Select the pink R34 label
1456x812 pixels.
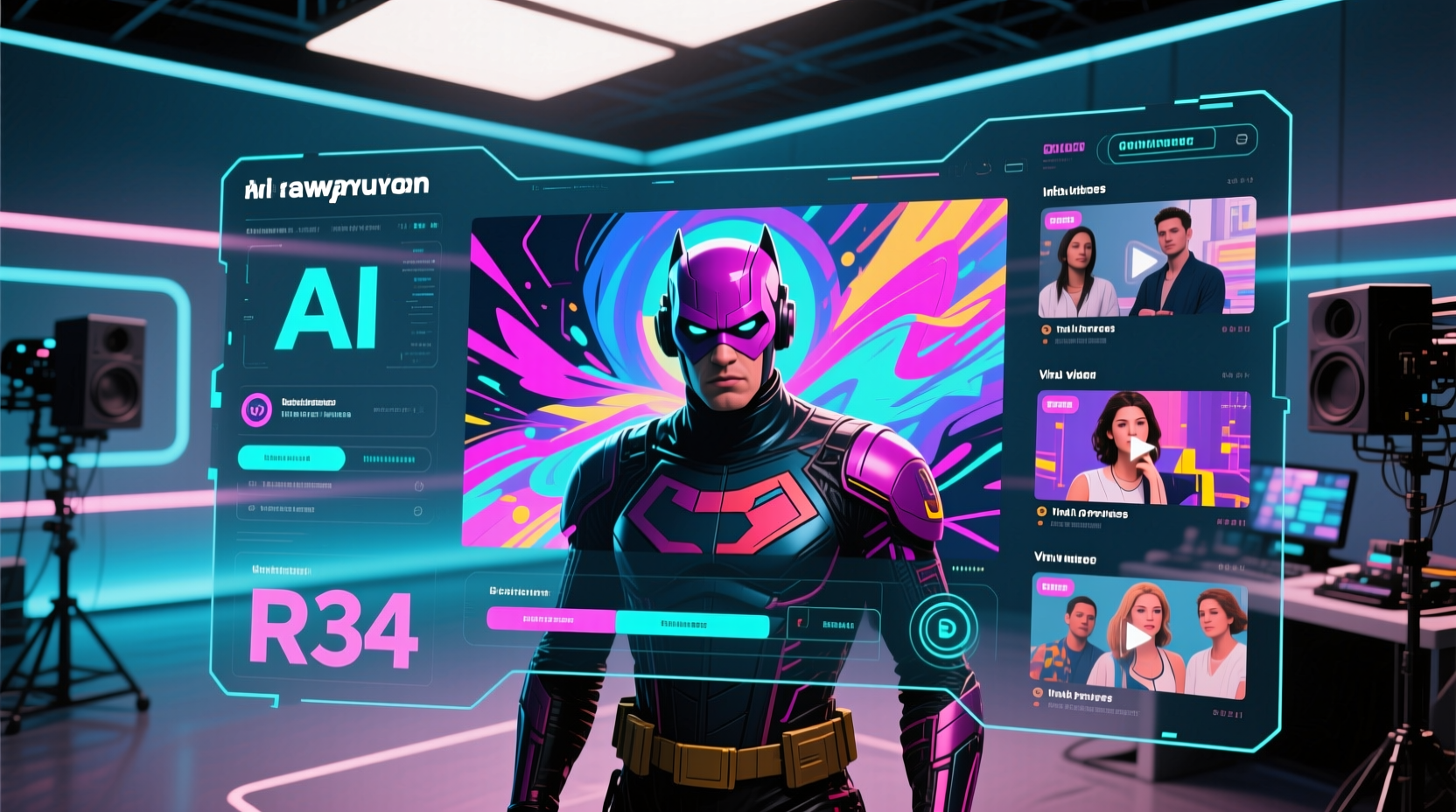pyautogui.click(x=333, y=630)
